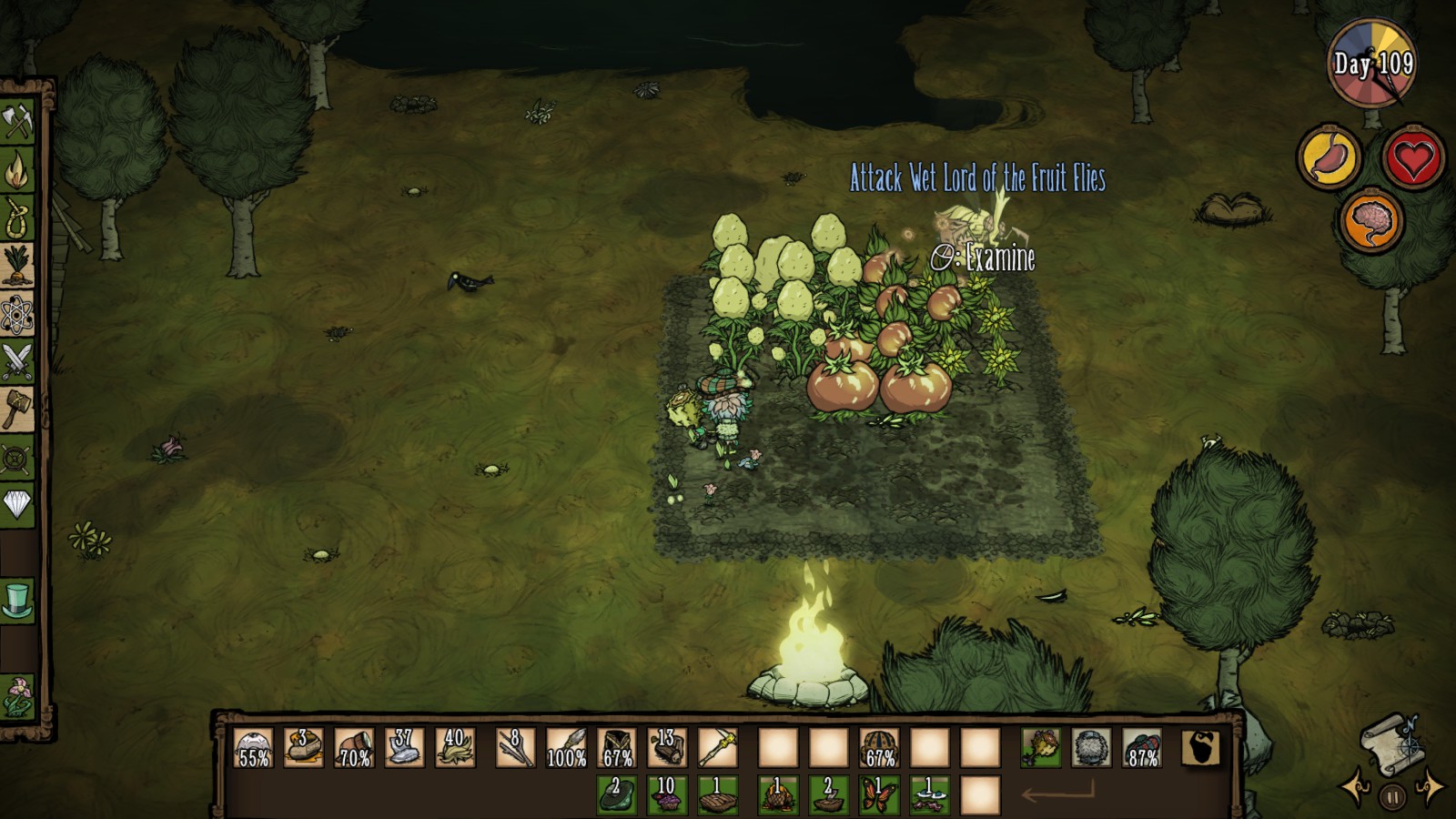
Task: Pick the stack of 8 twigs
Action: [515, 748]
